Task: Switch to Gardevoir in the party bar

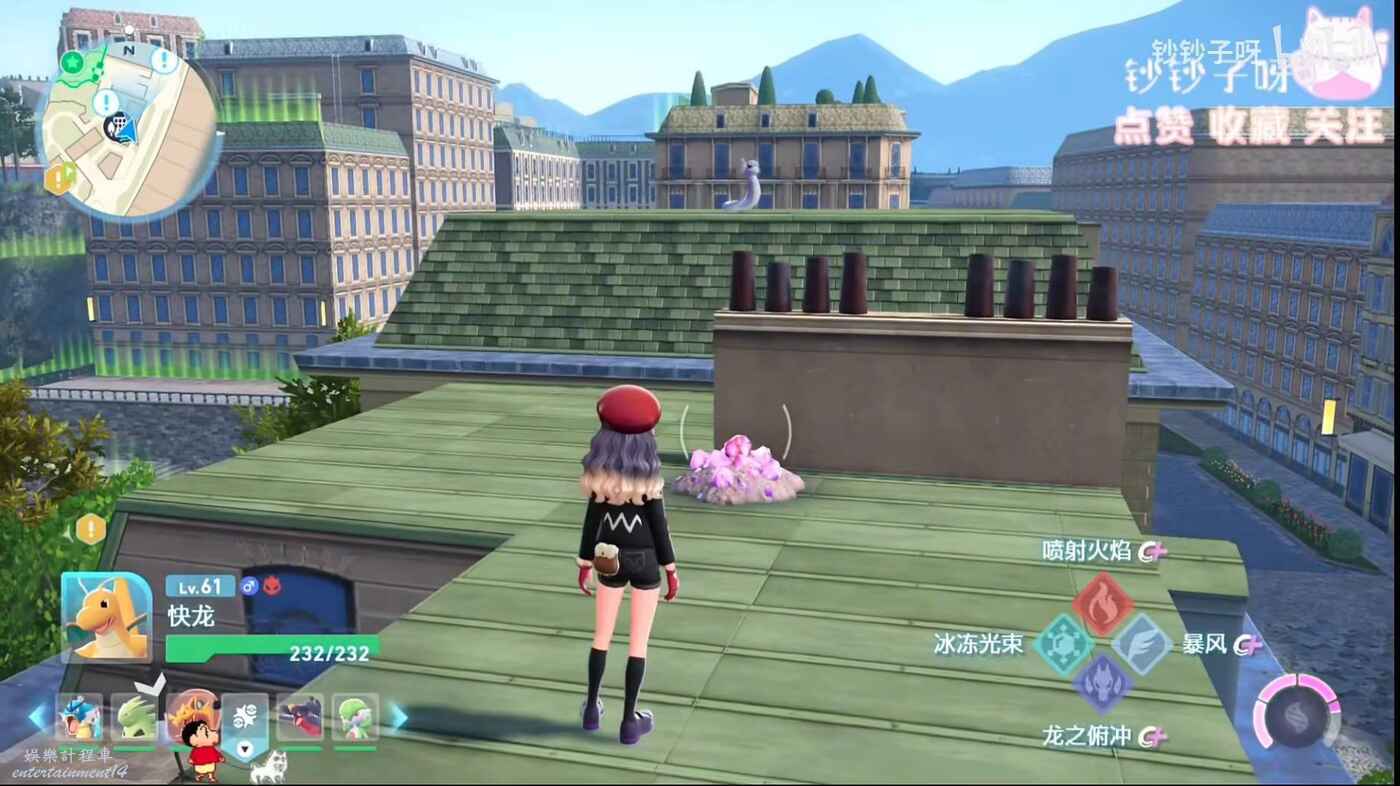Action: [x=355, y=717]
